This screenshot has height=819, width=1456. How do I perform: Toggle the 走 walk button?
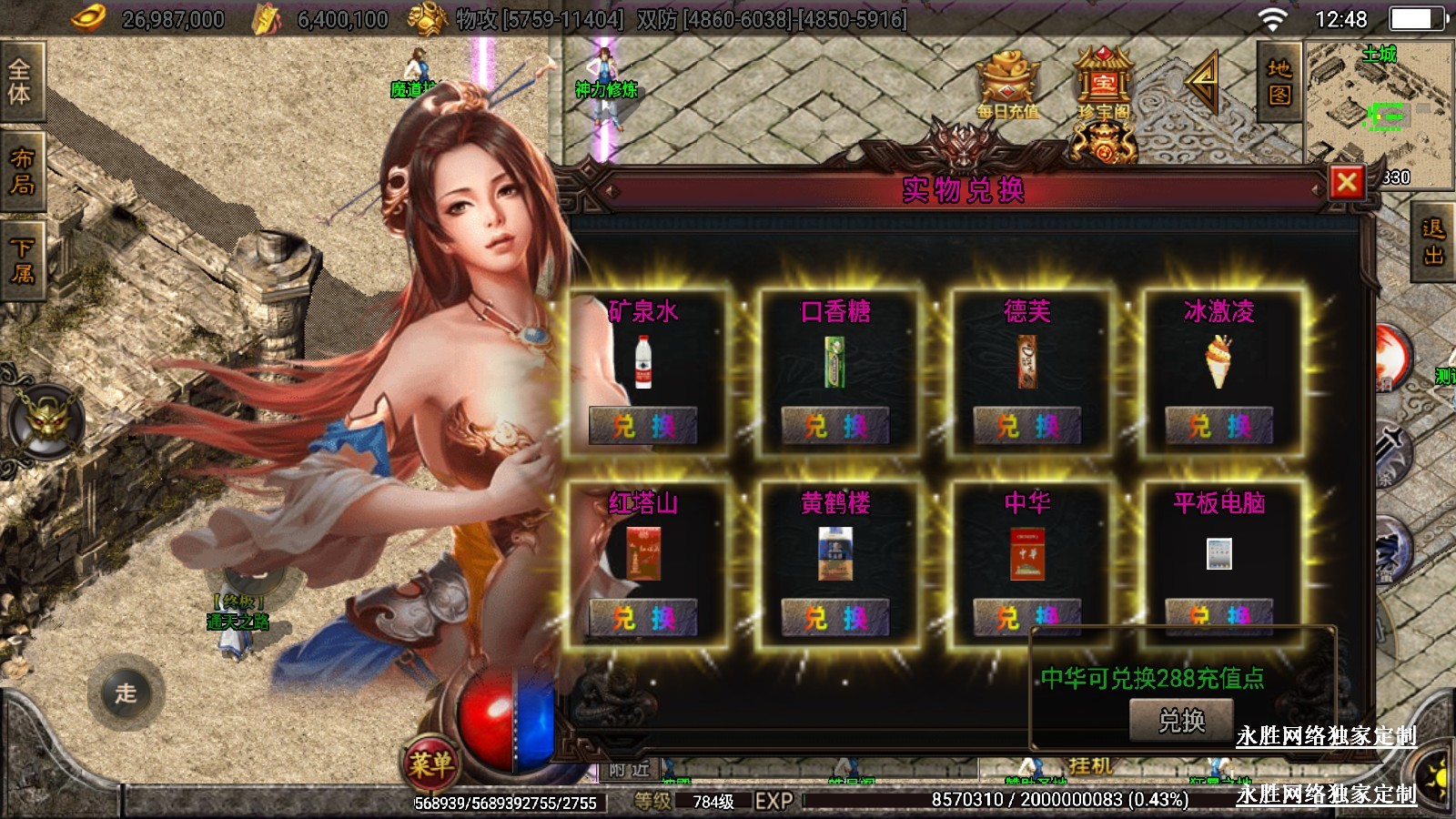pos(126,693)
